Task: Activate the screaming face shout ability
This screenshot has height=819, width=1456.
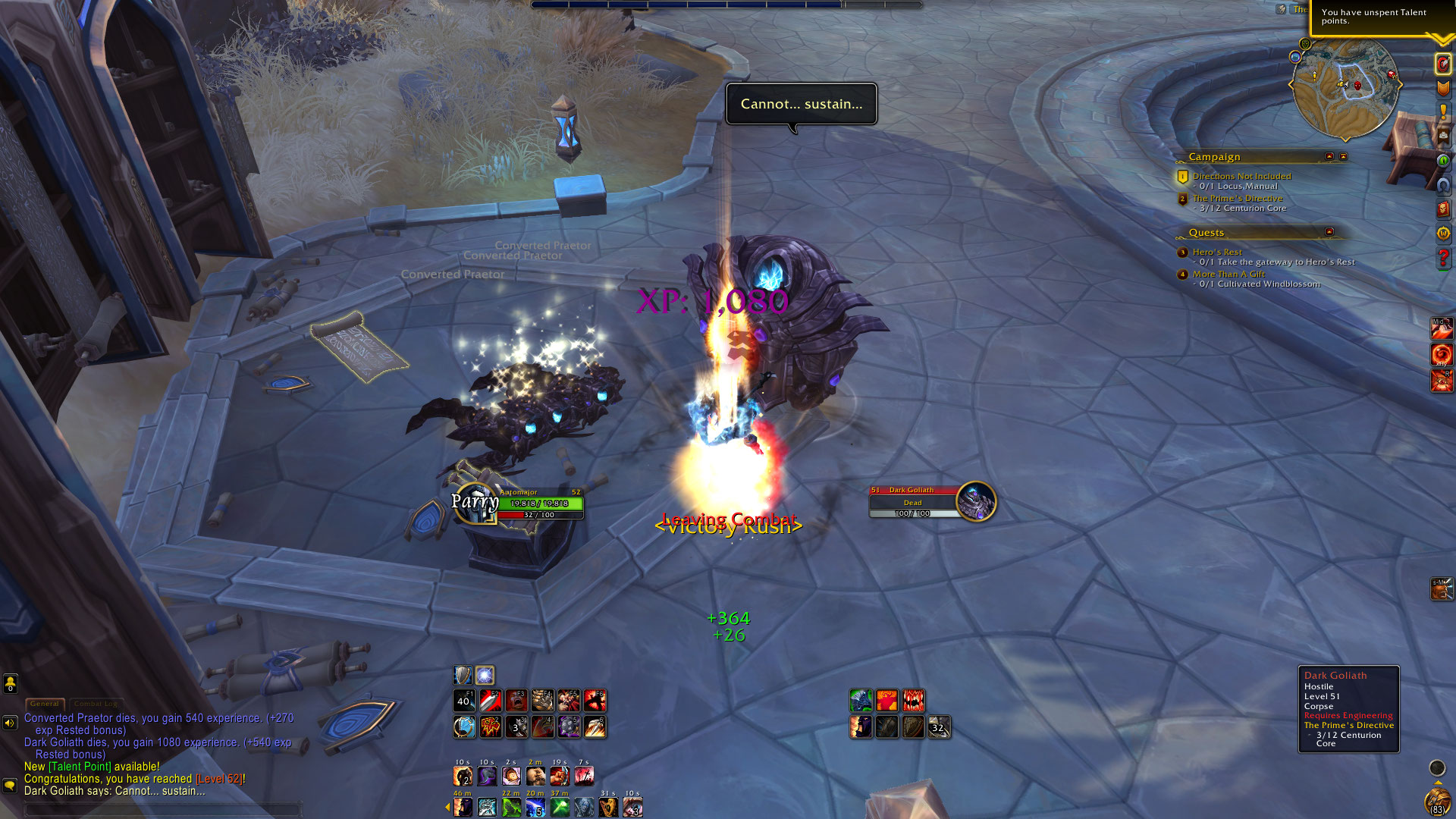Action: click(516, 700)
